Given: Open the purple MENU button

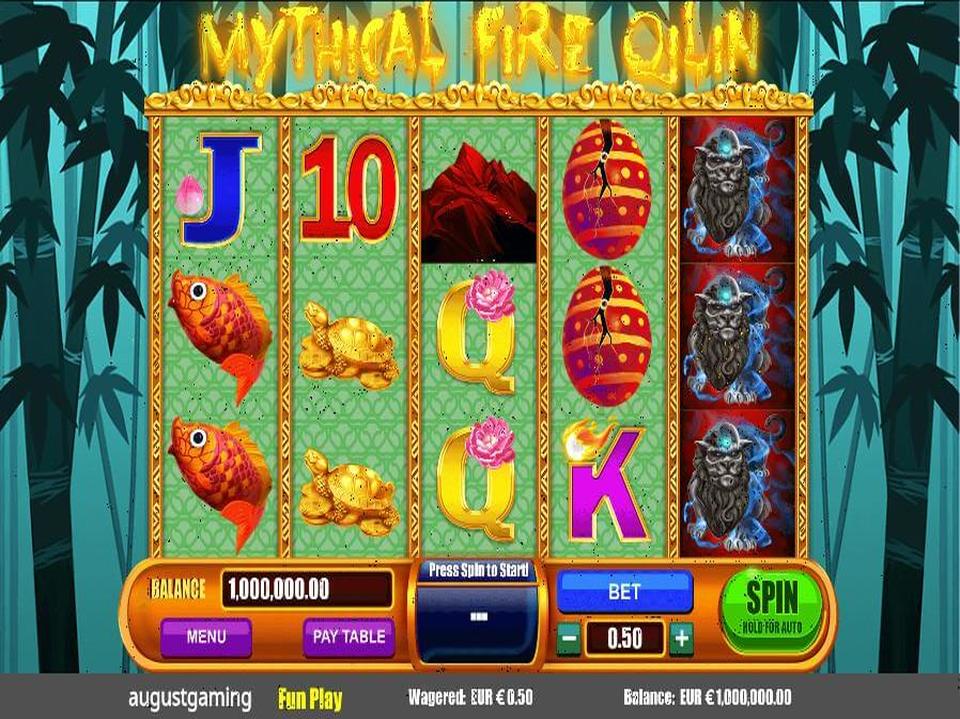Looking at the screenshot, I should (x=205, y=636).
